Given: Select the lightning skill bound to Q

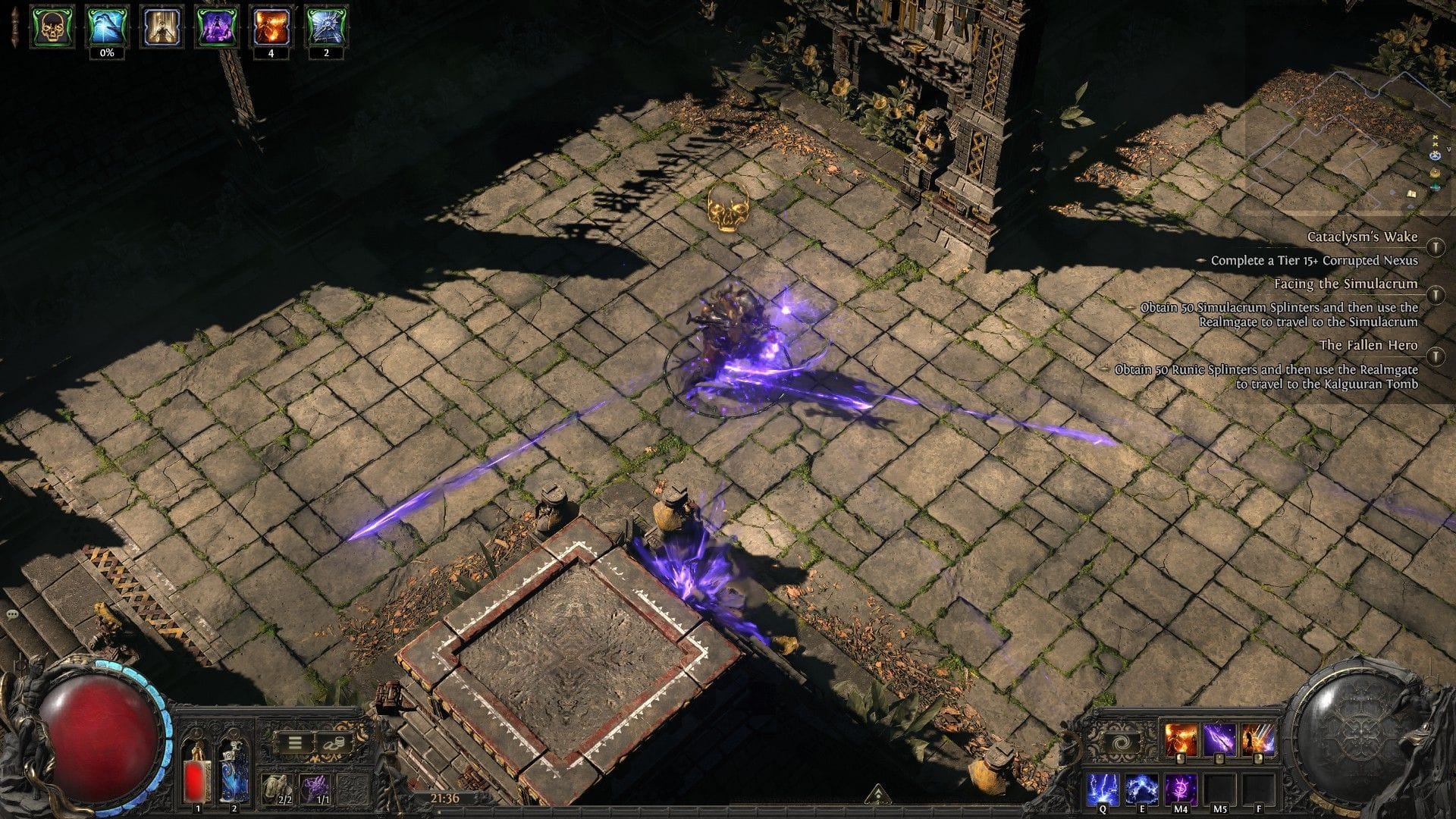Looking at the screenshot, I should [1103, 790].
